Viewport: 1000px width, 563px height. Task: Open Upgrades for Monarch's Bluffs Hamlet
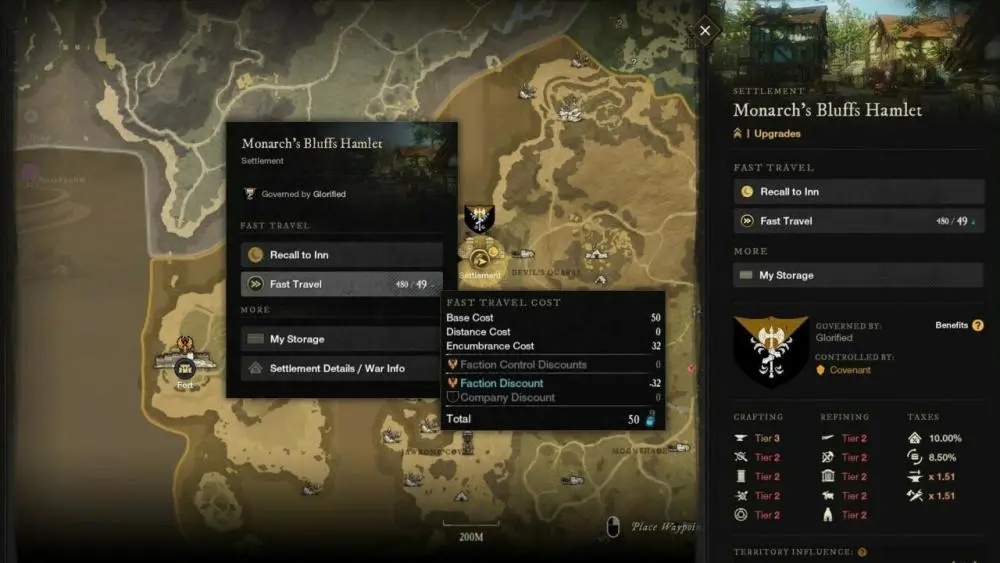(776, 133)
